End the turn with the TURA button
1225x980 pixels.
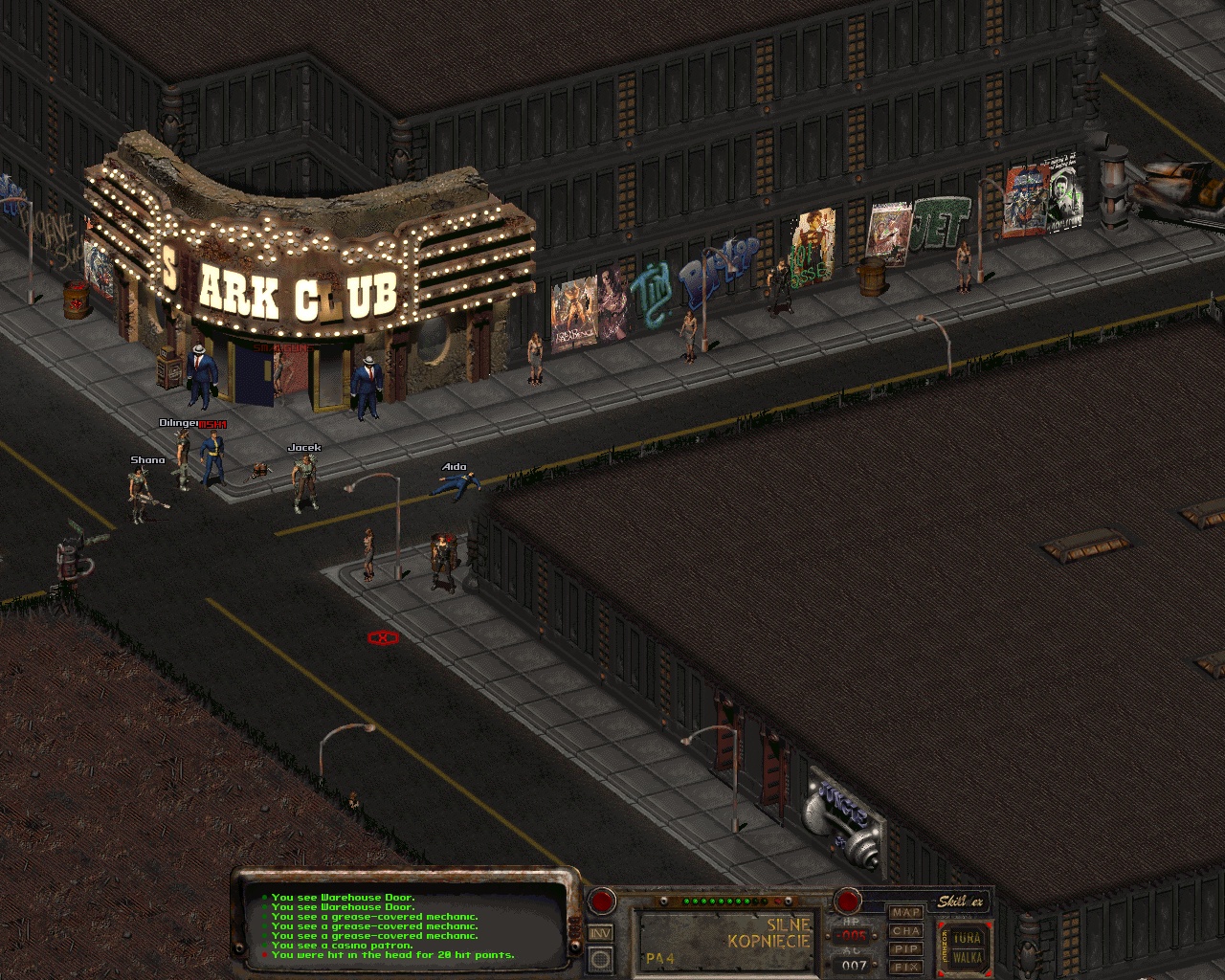(x=968, y=938)
